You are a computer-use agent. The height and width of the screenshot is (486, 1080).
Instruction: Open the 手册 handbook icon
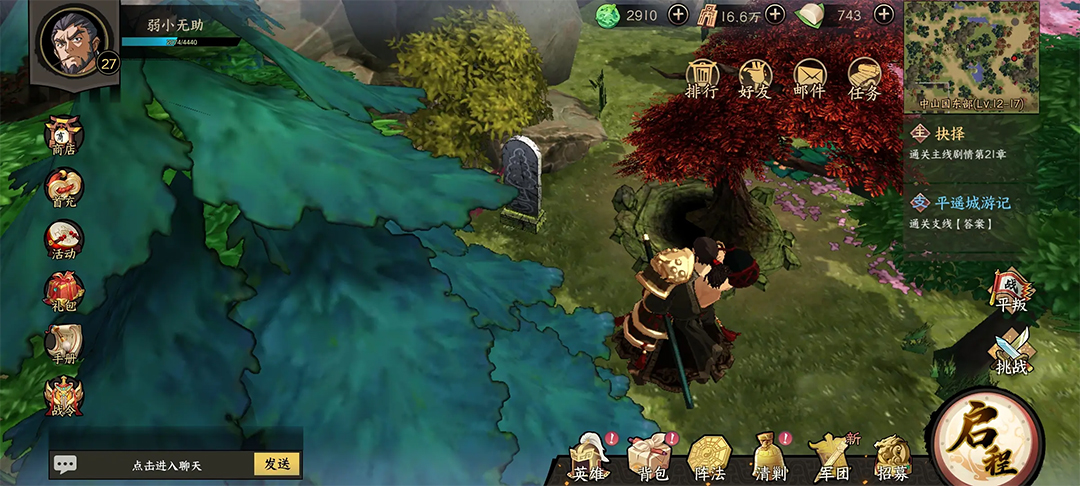(x=63, y=344)
